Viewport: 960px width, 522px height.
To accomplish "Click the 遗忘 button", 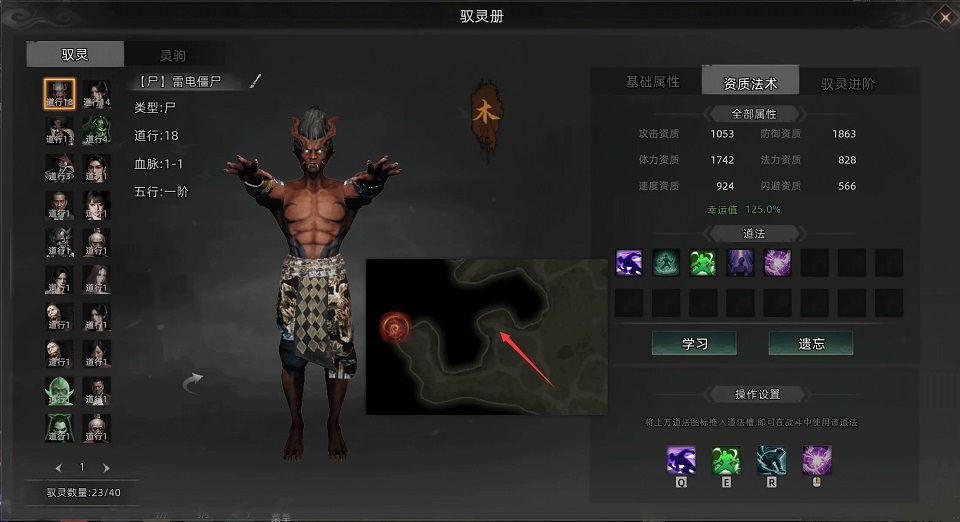I will pyautogui.click(x=810, y=343).
